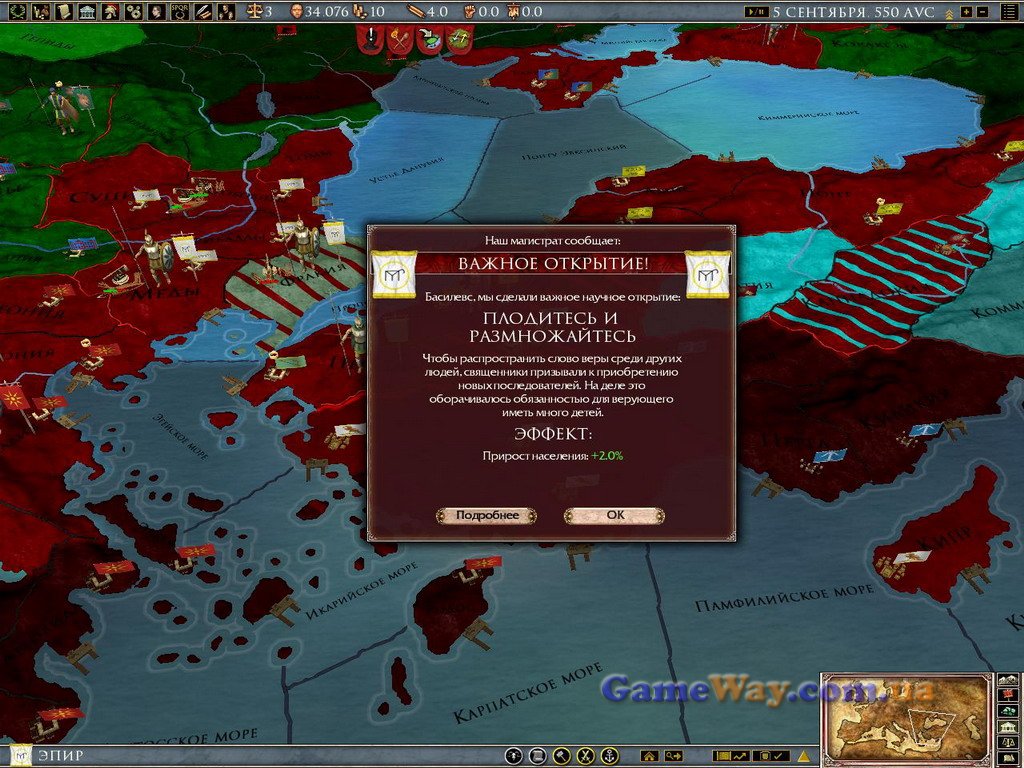The image size is (1024, 768).
Task: Click the crossed torches alert banner
Action: coord(400,40)
